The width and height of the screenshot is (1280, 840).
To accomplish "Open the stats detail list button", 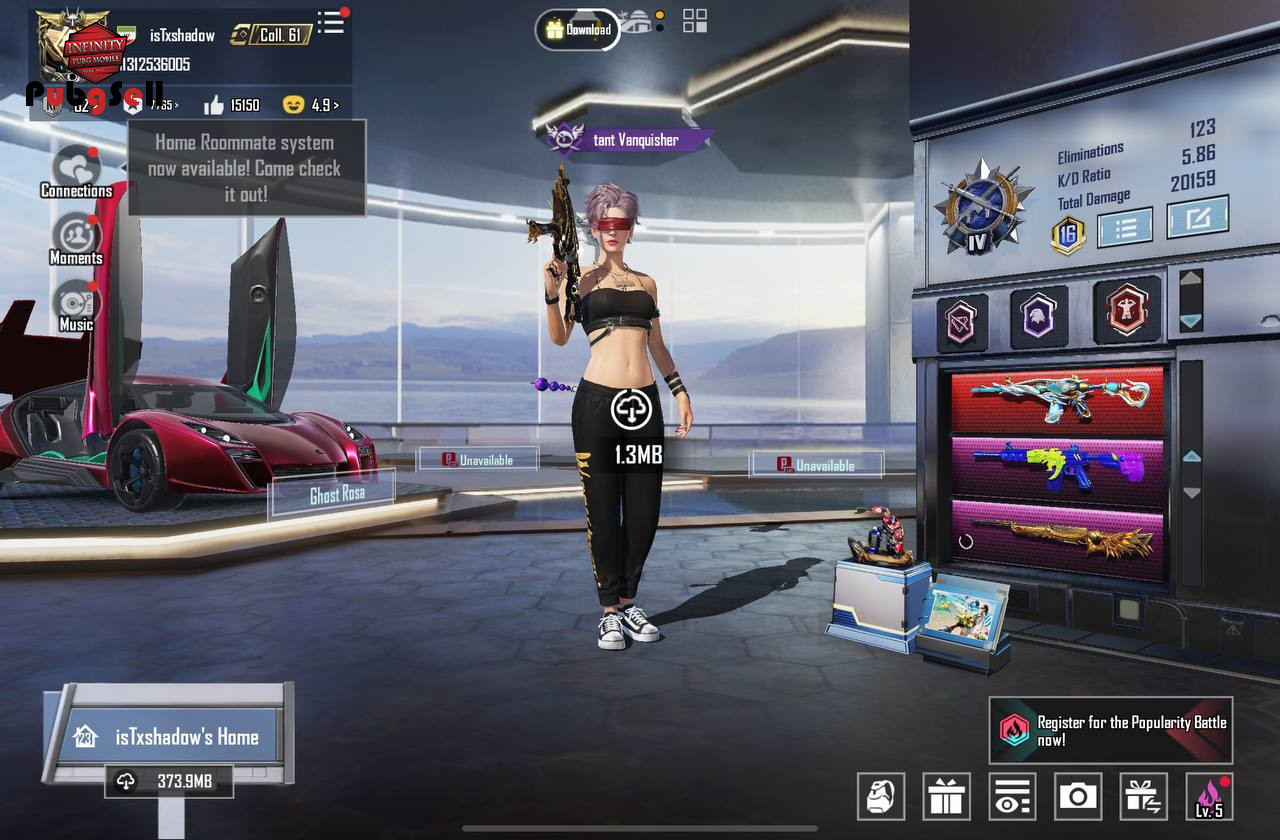I will [x=1125, y=226].
